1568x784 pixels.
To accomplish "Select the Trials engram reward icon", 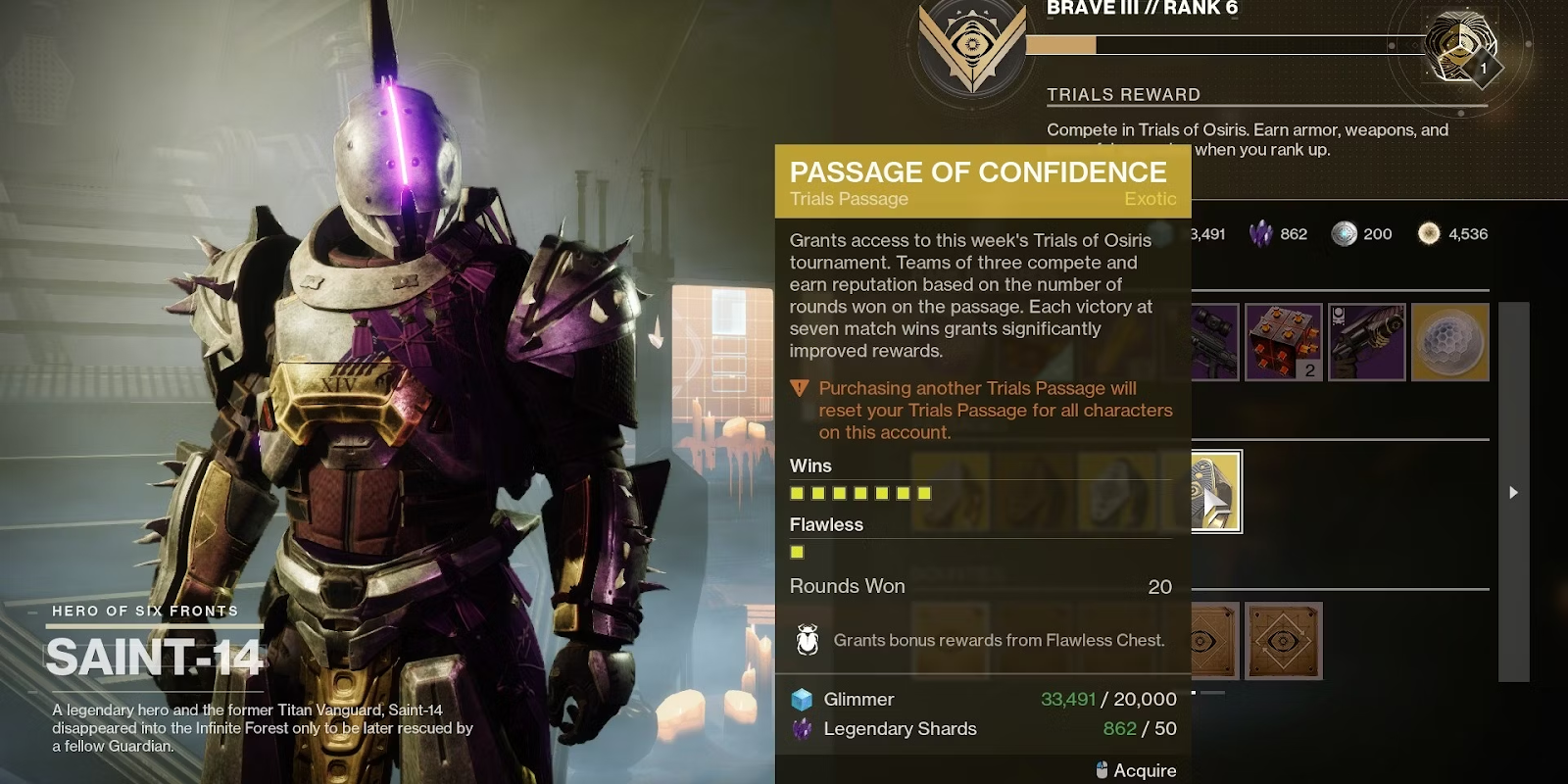I will (1459, 46).
